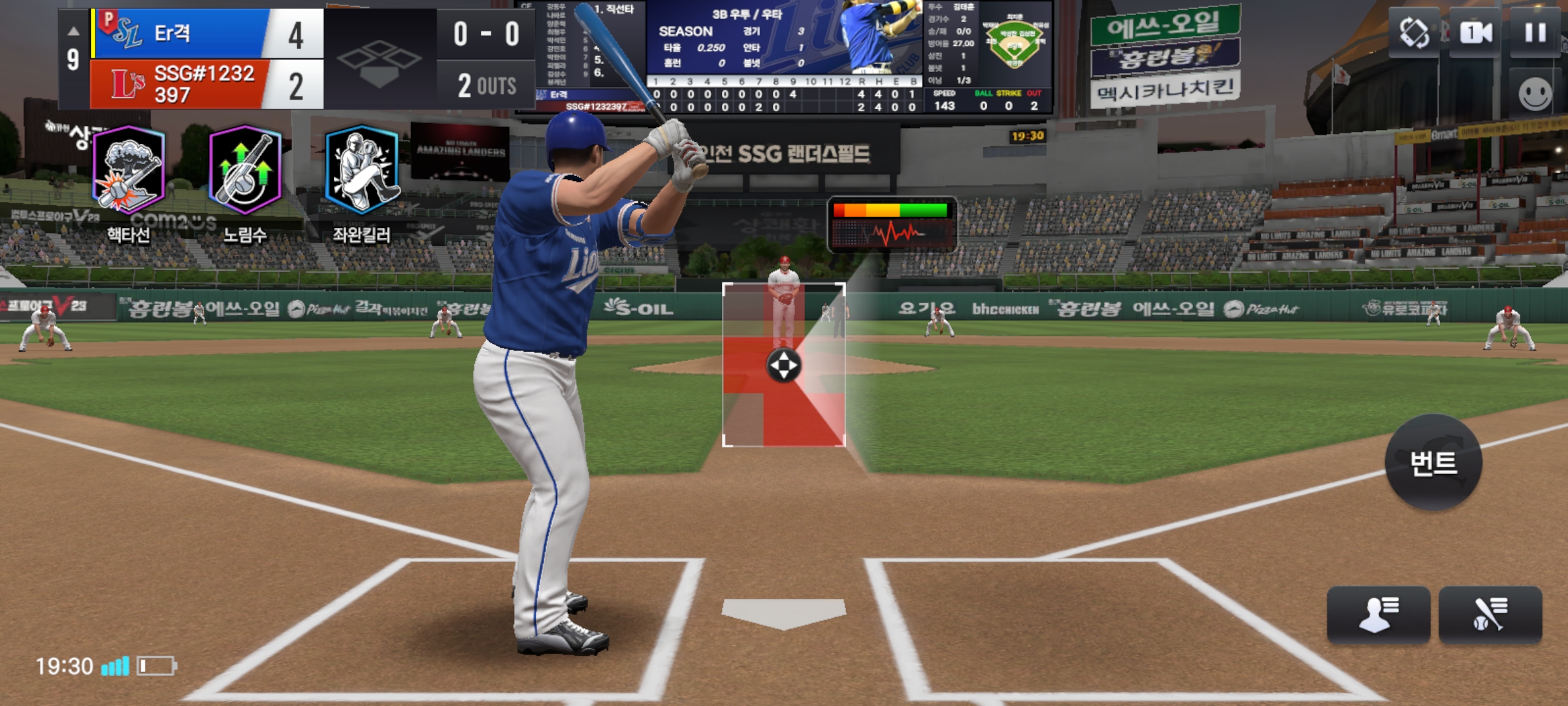Pause the game
1568x706 pixels.
[x=1535, y=33]
